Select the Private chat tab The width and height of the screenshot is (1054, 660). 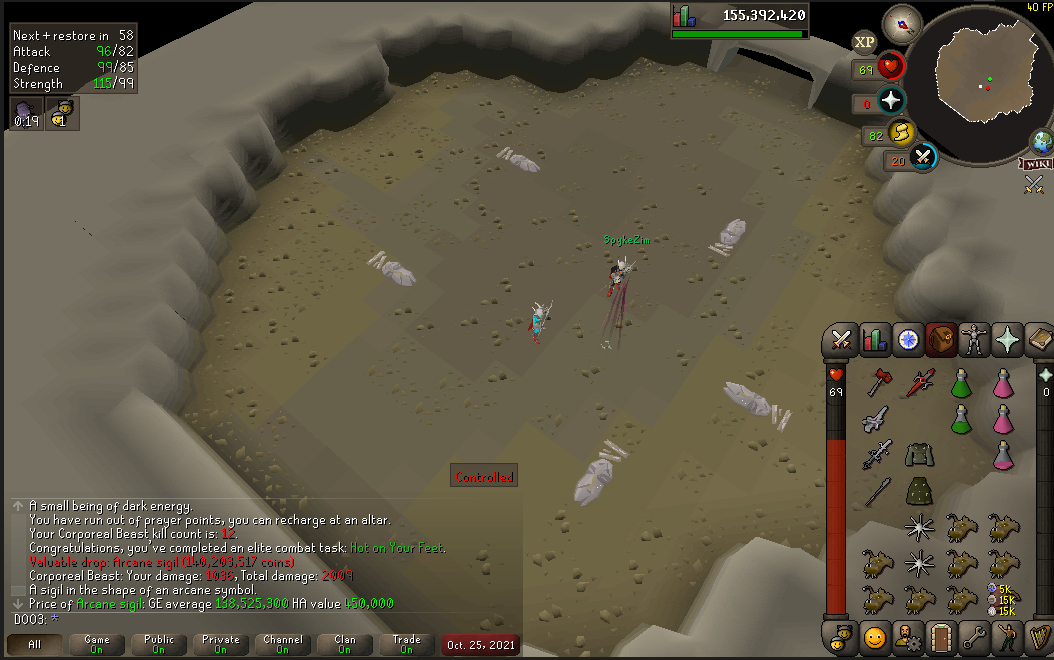[x=221, y=645]
